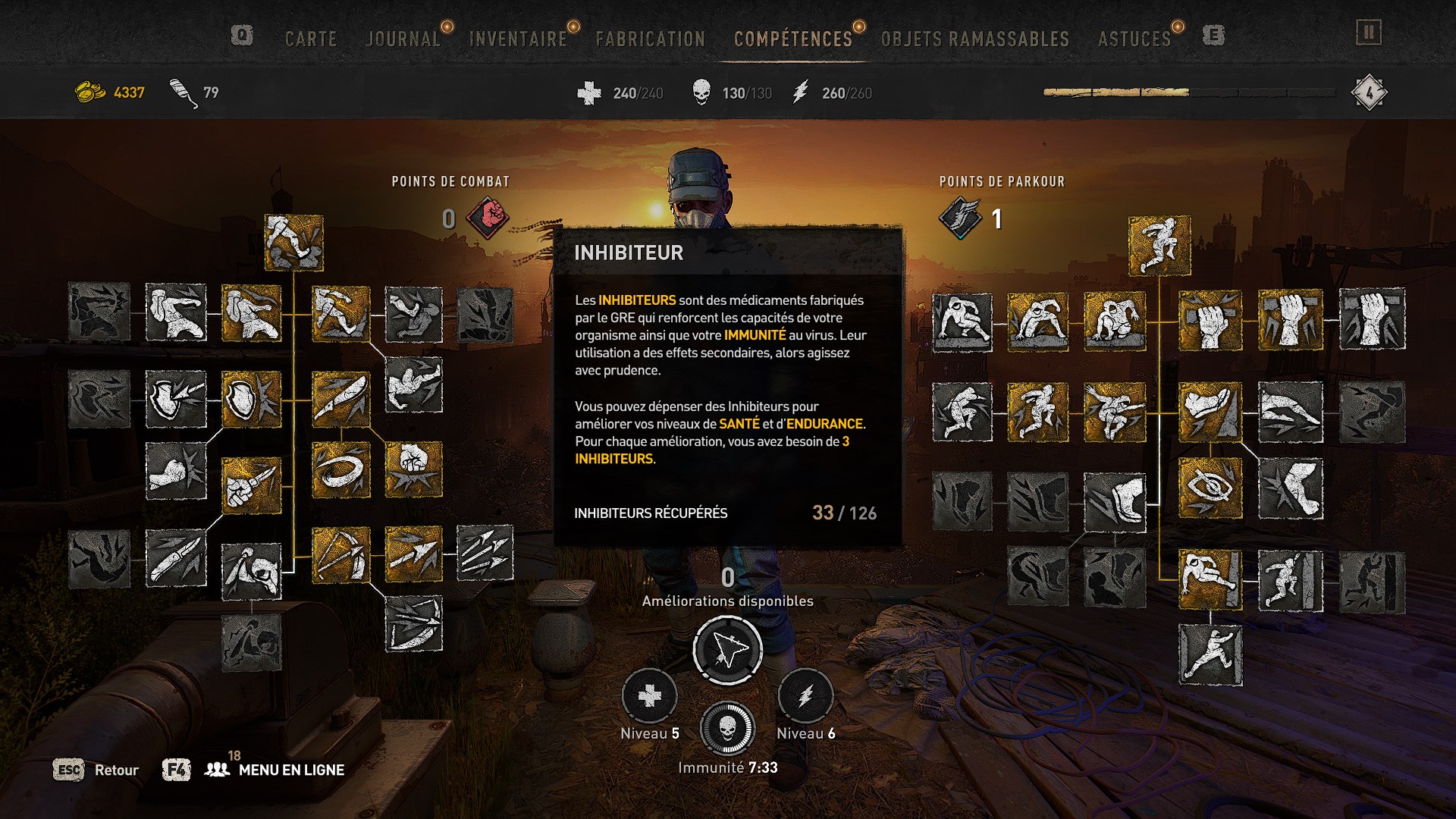
Task: Select the lockpick icon showing 79
Action: [178, 91]
